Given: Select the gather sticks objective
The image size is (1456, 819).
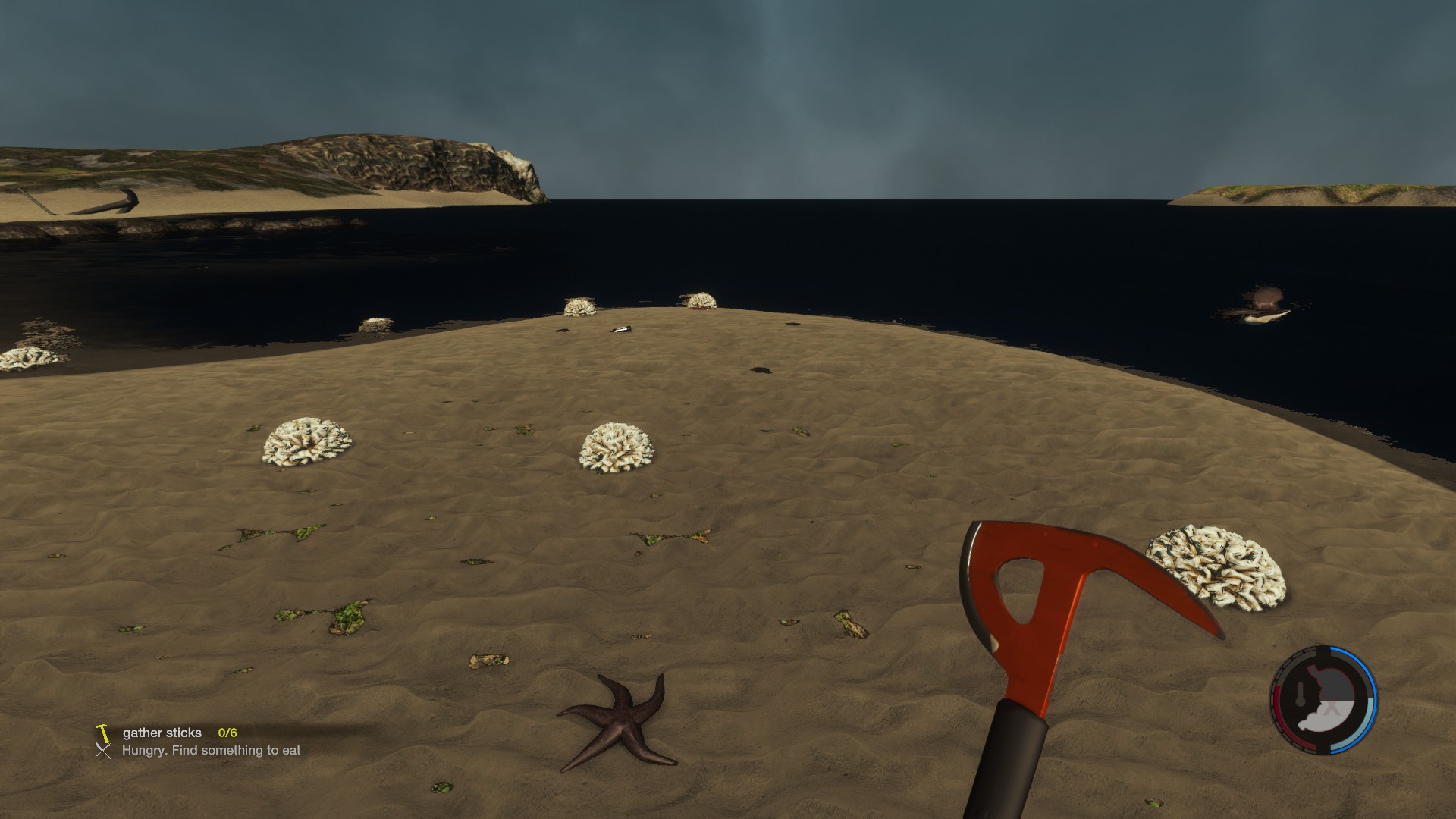Looking at the screenshot, I should [x=162, y=733].
